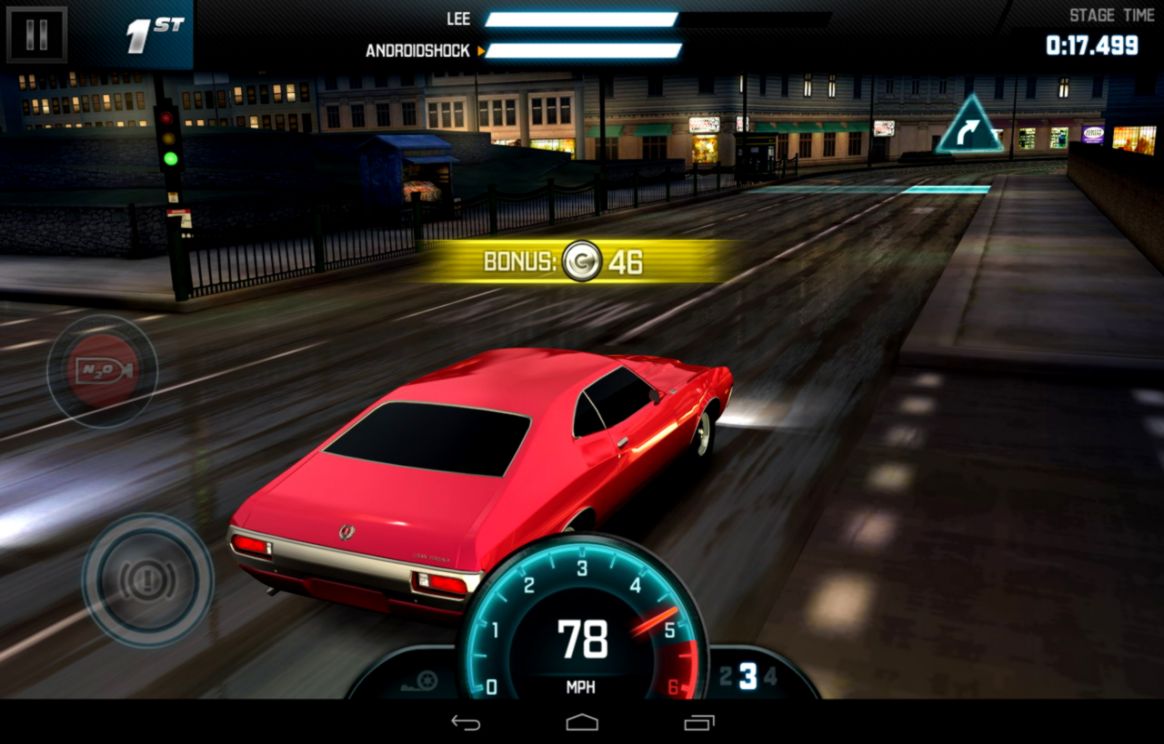Activate the N2O nitrous boost
The height and width of the screenshot is (744, 1164).
102,371
